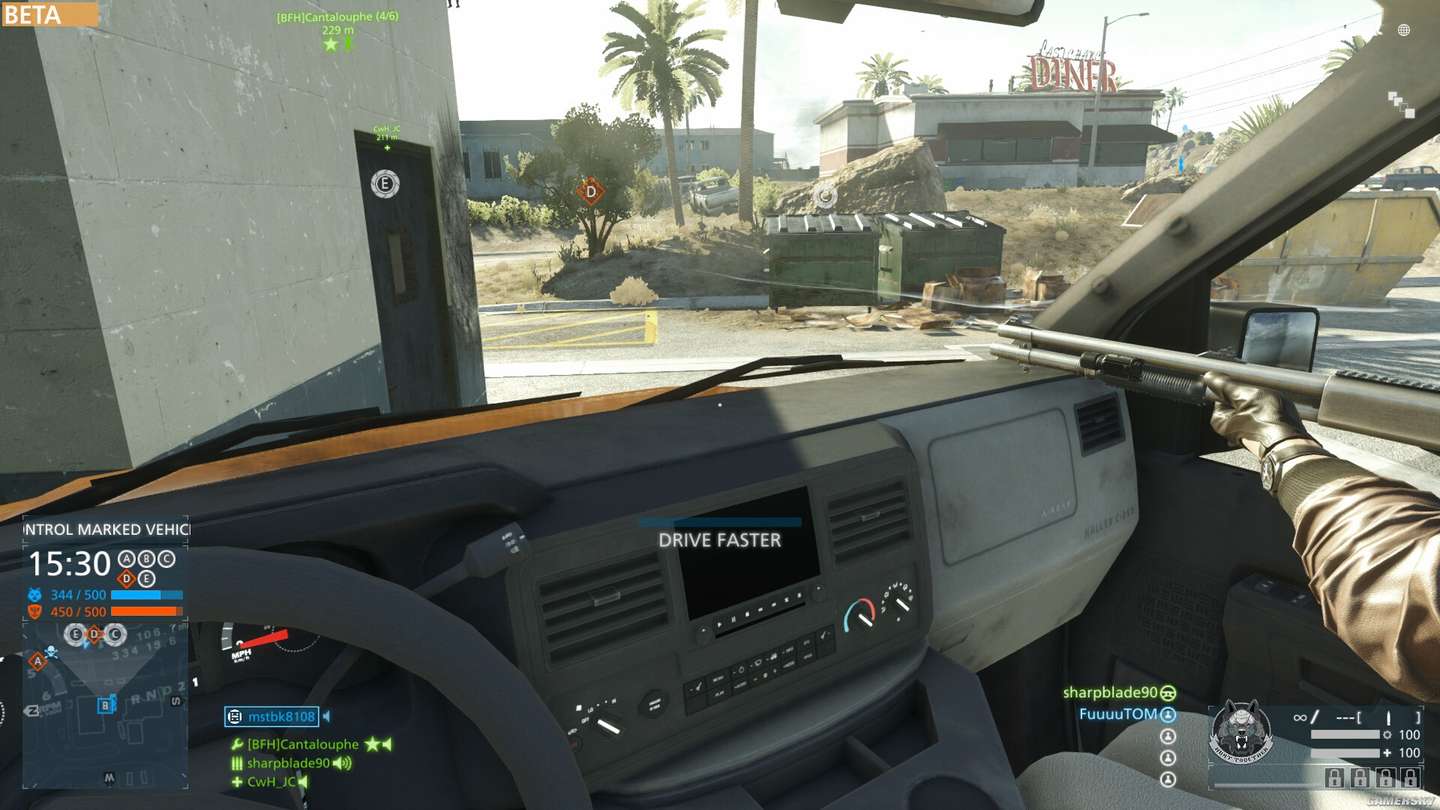Select [BFH]Cantalouphe in the squad list
Screen dimensions: 1440x810
(302, 744)
